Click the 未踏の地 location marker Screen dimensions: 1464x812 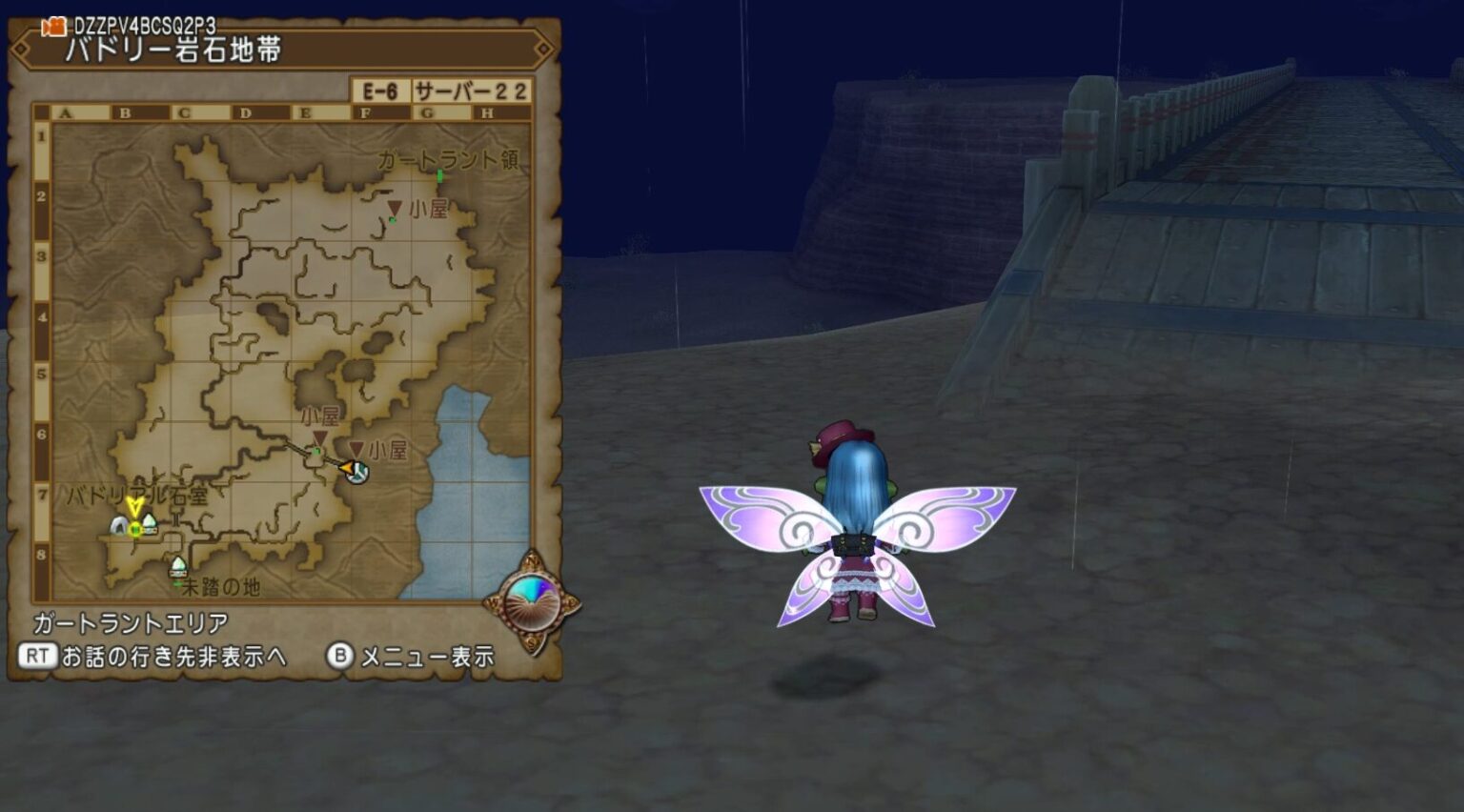pos(178,567)
